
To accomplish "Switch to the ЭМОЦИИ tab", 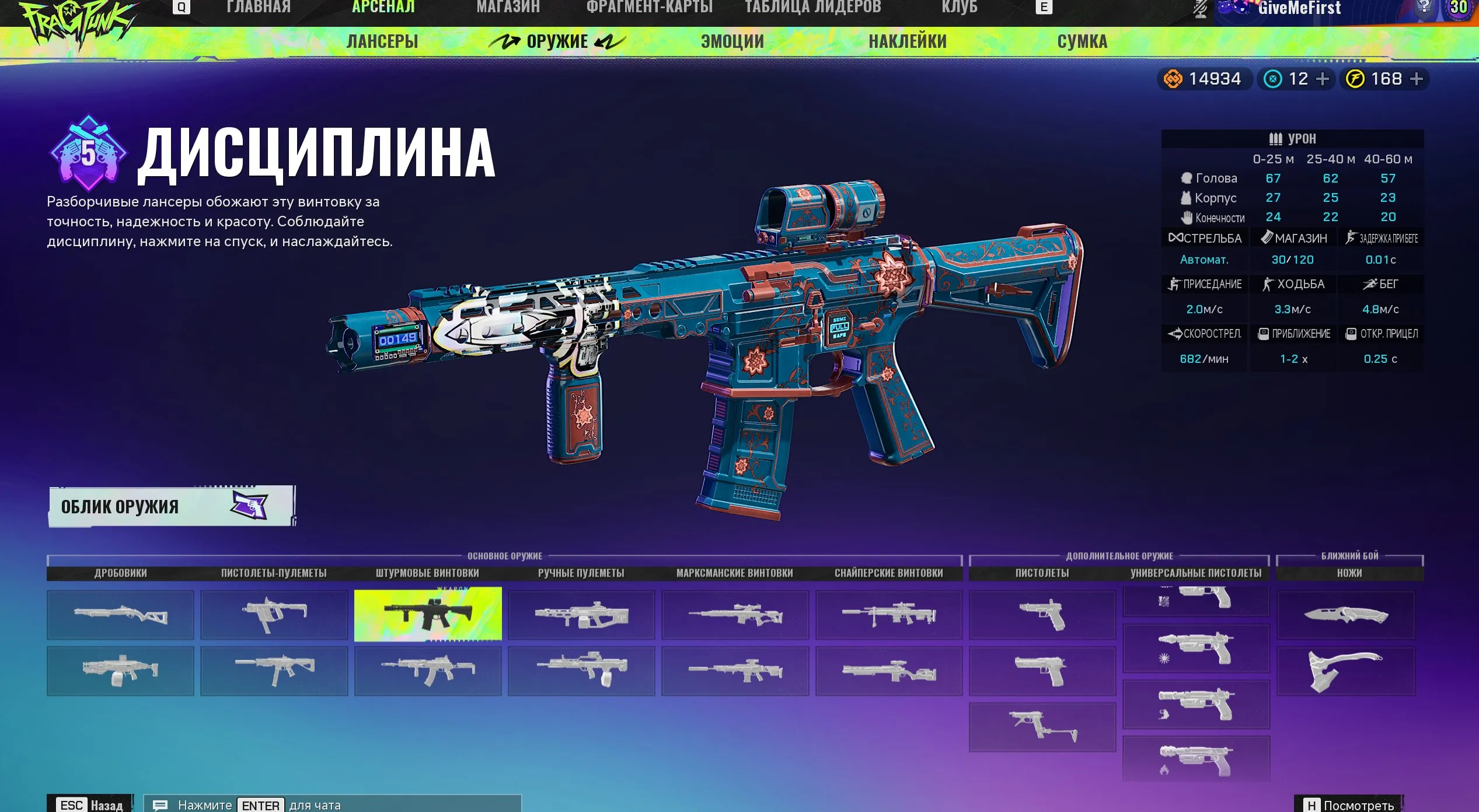I will click(x=732, y=41).
